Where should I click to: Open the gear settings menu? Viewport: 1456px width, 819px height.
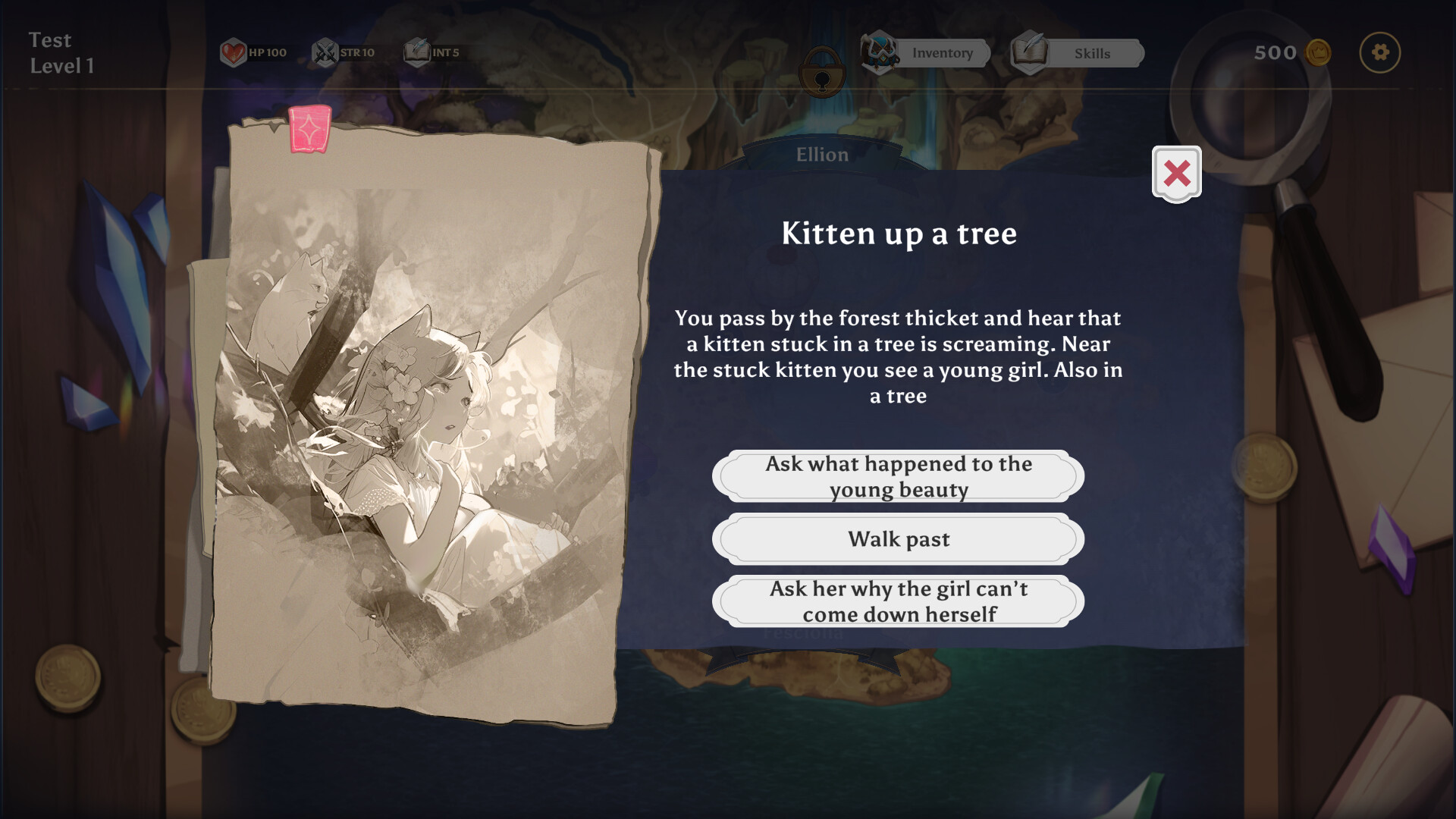pyautogui.click(x=1379, y=52)
